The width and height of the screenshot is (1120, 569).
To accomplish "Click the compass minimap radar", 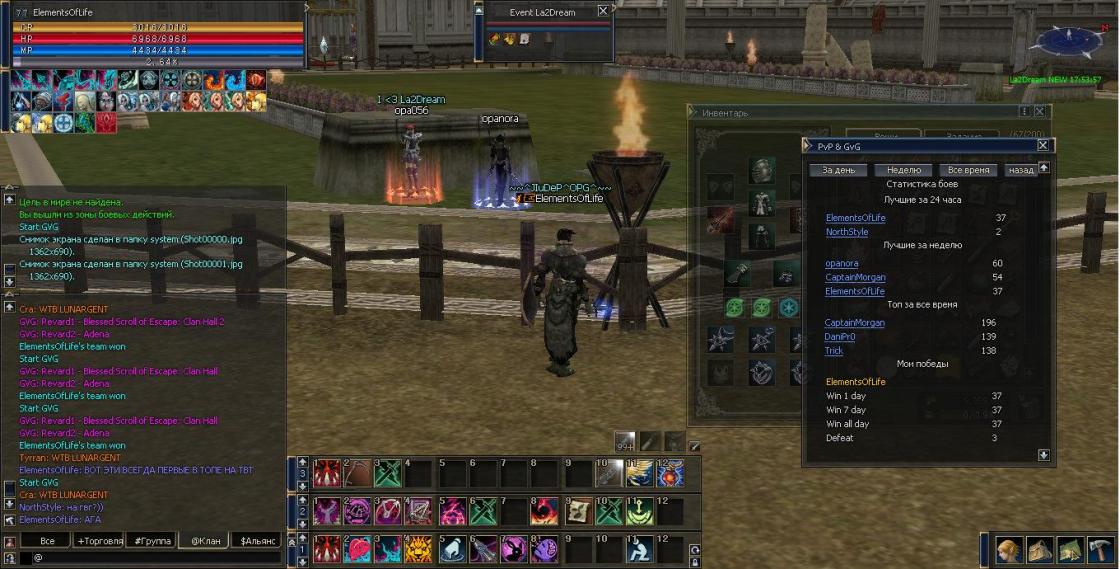I will [1067, 41].
